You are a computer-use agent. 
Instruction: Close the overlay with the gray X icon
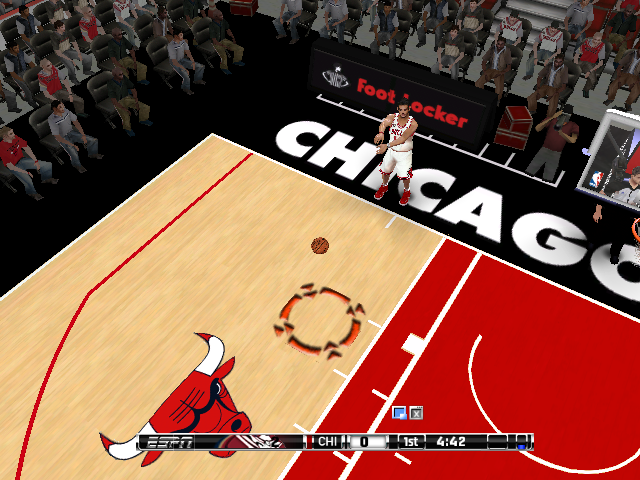416,412
